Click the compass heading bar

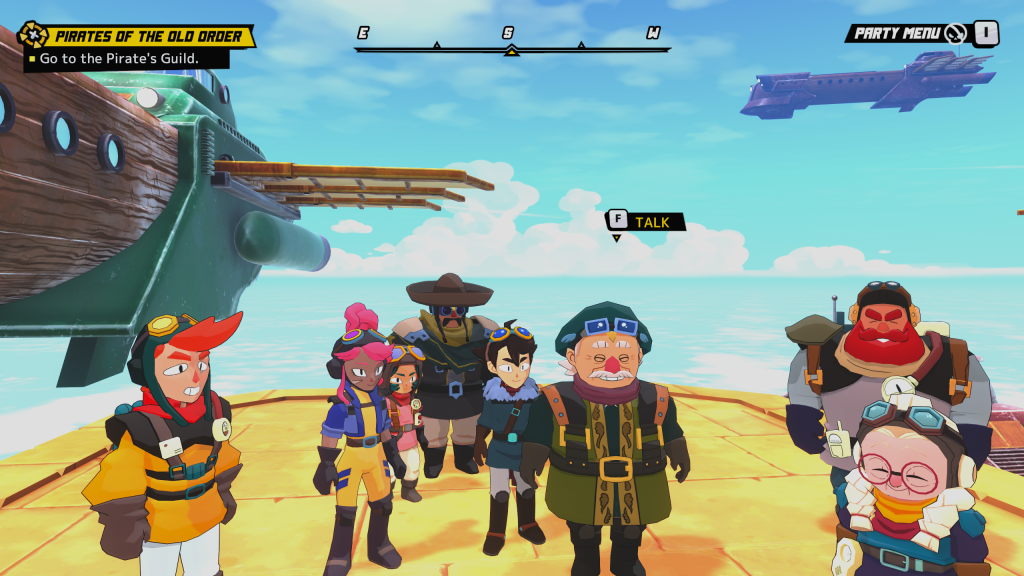coord(510,46)
